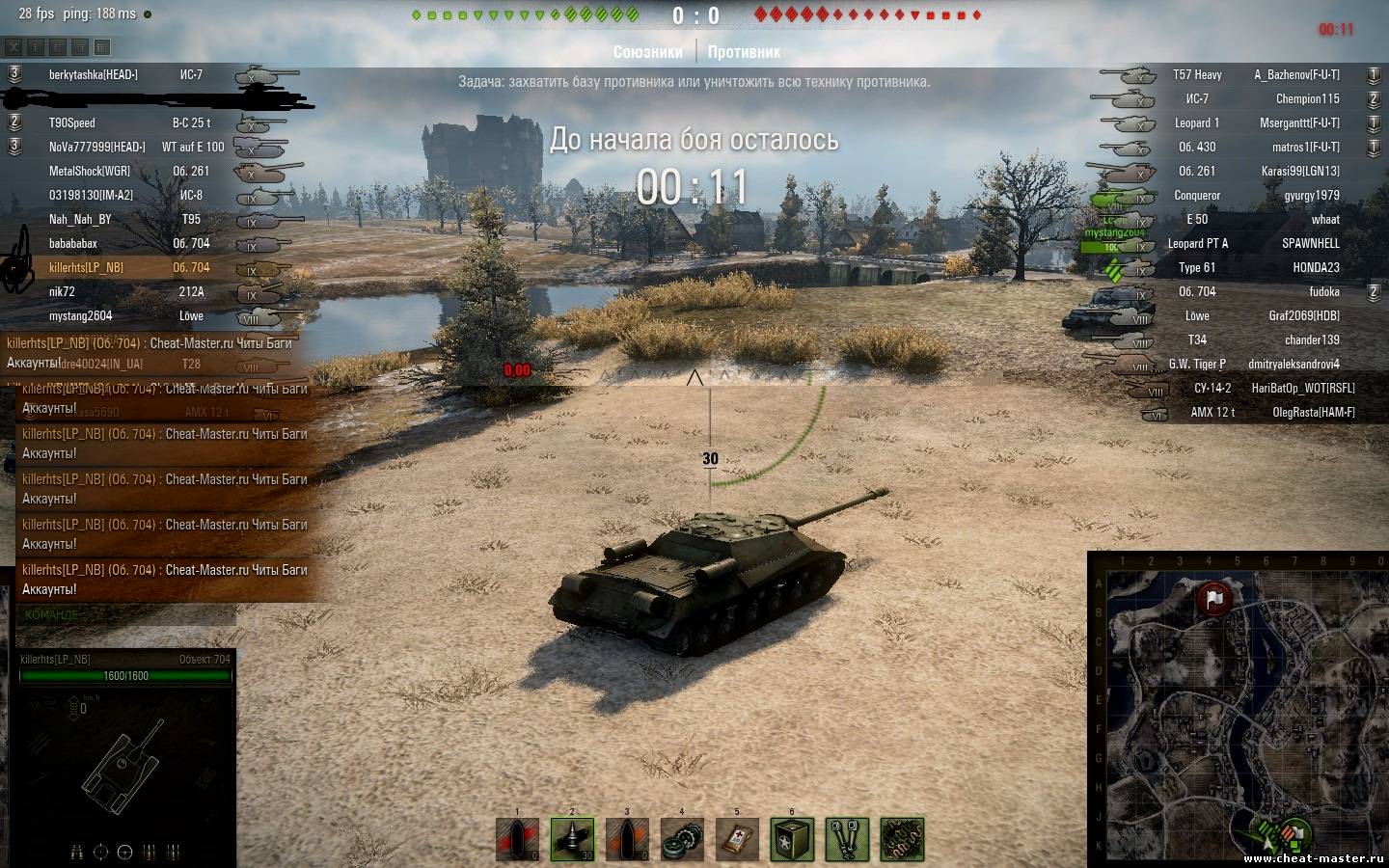Select enemy A_Bazhenov with T57 Heavy
The height and width of the screenshot is (868, 1389).
(x=1296, y=75)
